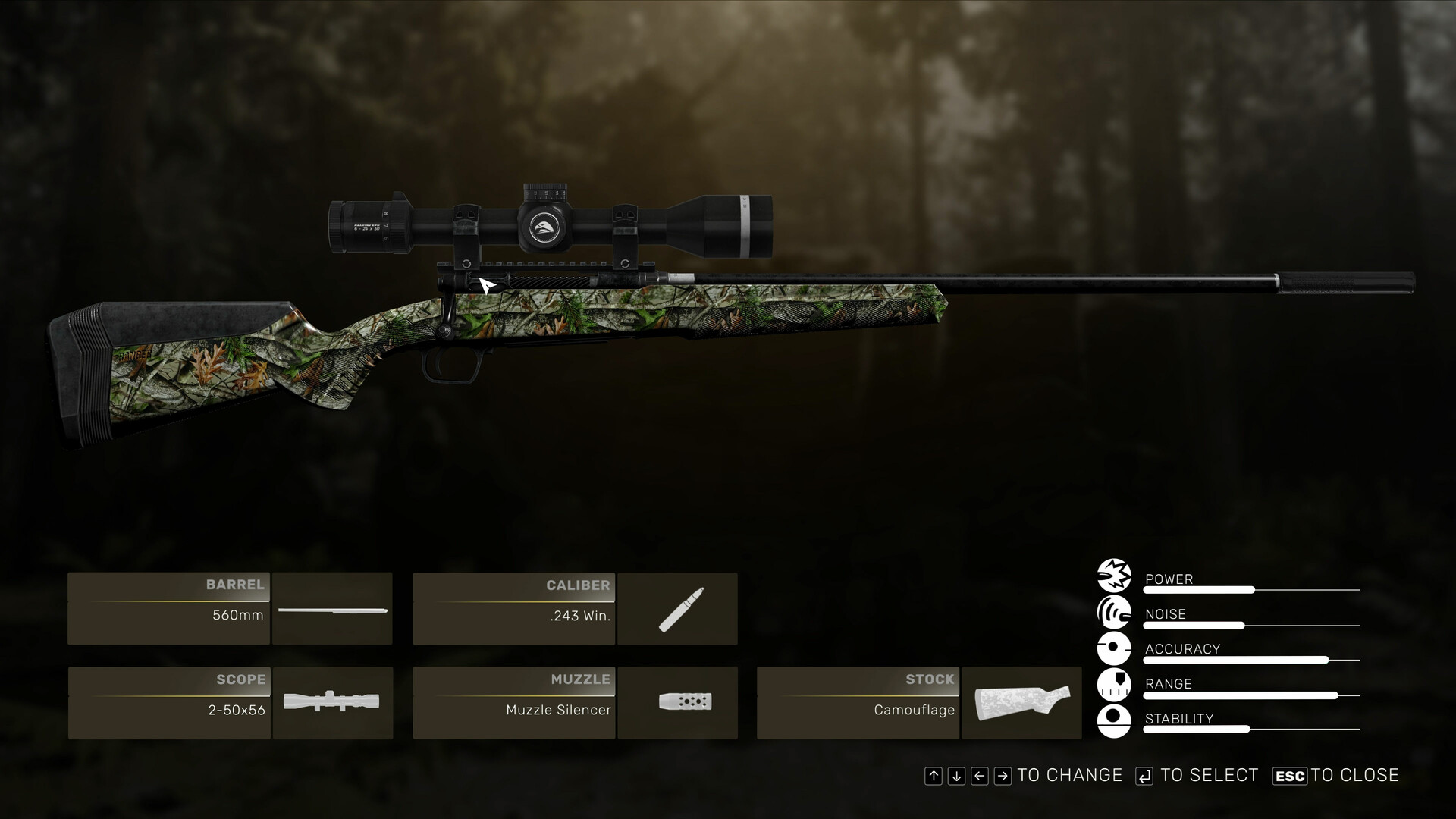
Task: Click the scope preview thumbnail
Action: [x=332, y=703]
